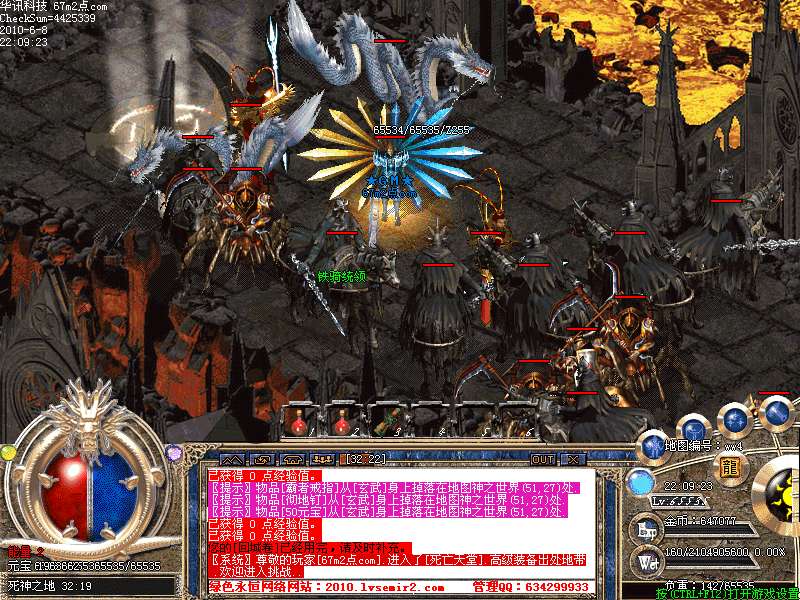Click the small yellow-green gem beside the dragon orb
The image size is (800, 600).
[9, 453]
